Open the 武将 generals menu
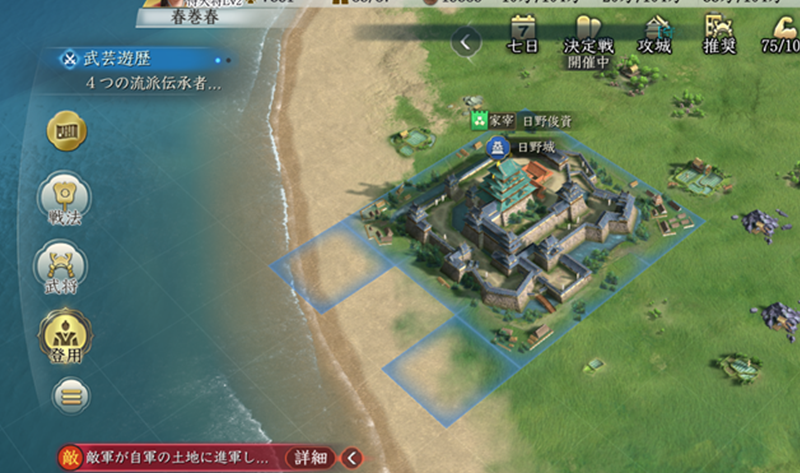Viewport: 800px width, 473px height. (61, 268)
